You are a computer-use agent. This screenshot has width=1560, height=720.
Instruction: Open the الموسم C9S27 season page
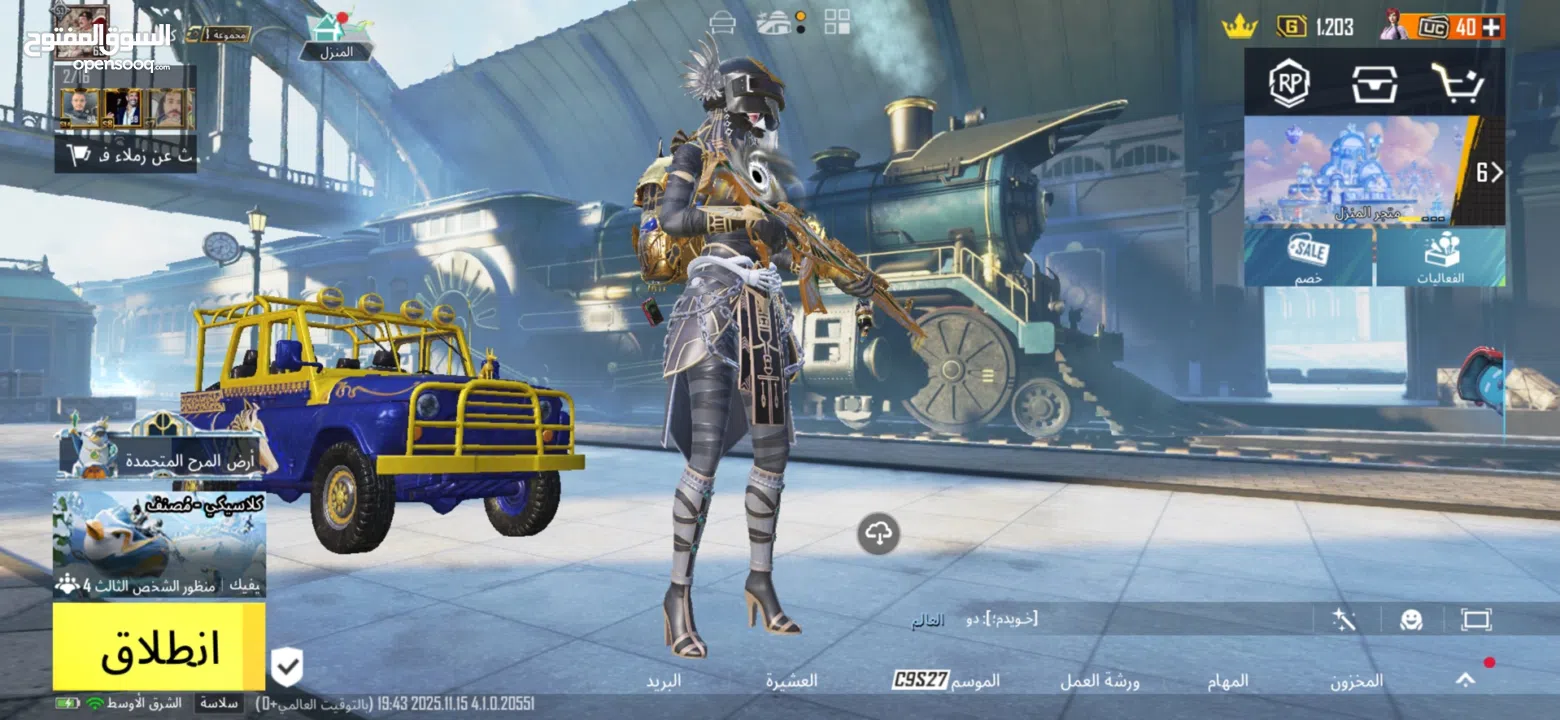(946, 681)
